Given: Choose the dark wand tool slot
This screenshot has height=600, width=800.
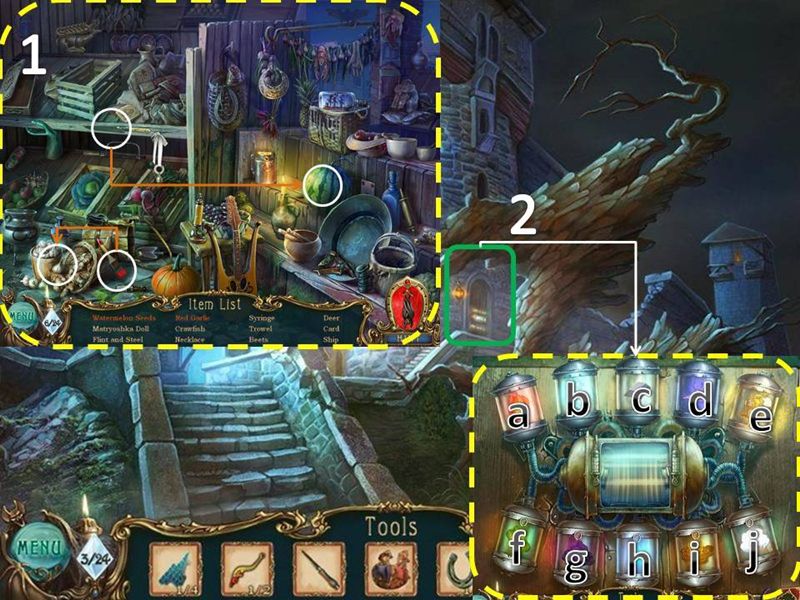Looking at the screenshot, I should click(319, 569).
